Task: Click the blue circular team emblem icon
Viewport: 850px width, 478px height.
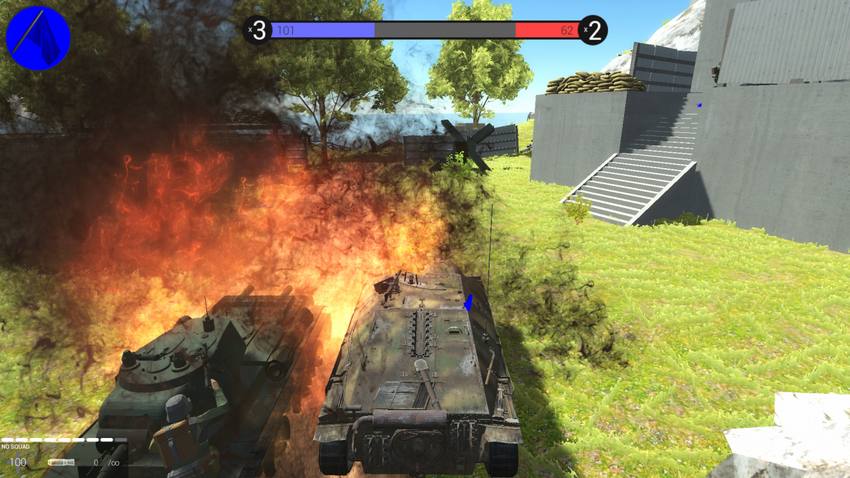Action: pos(38,37)
